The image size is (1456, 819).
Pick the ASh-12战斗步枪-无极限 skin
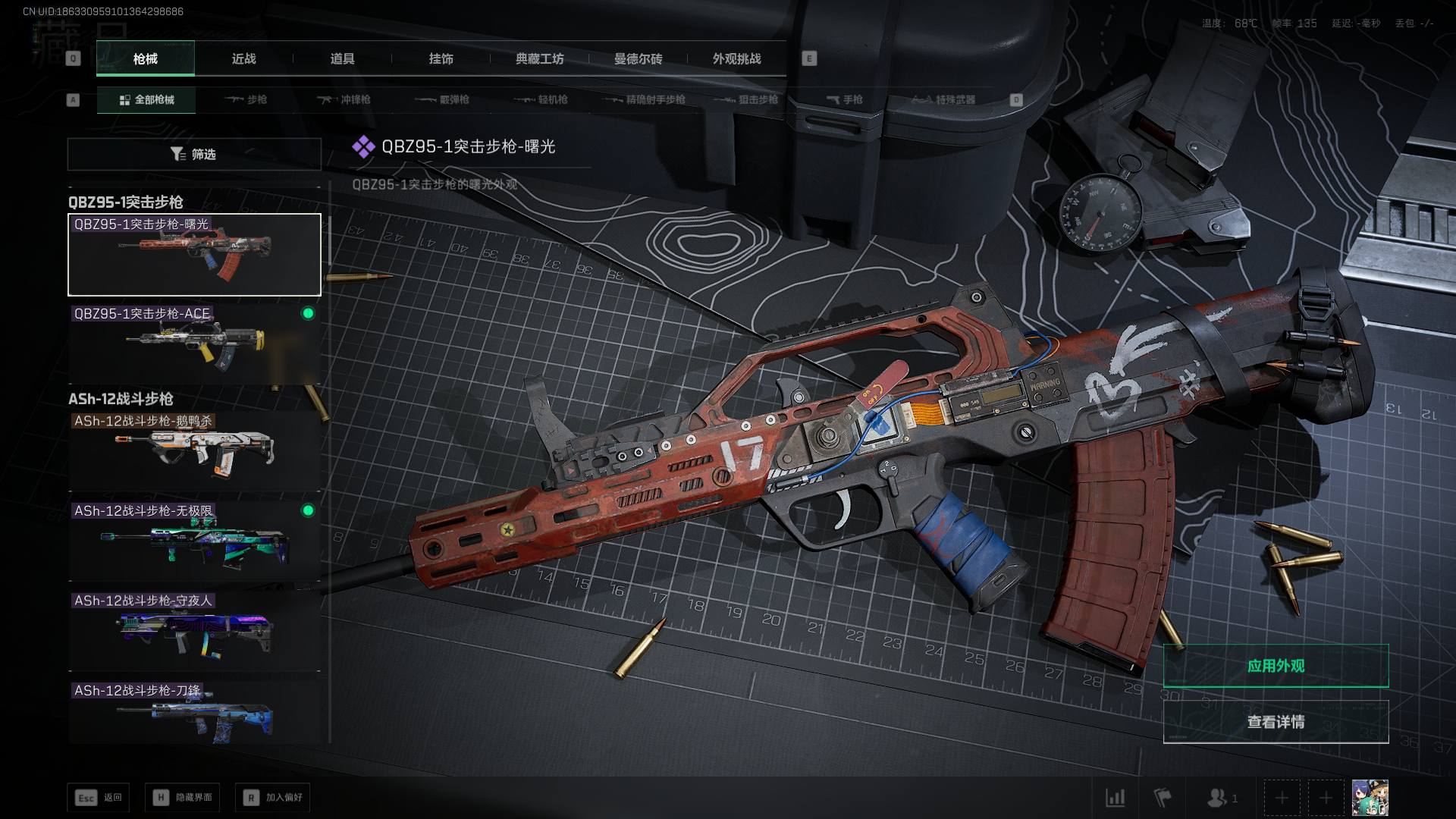[x=194, y=540]
